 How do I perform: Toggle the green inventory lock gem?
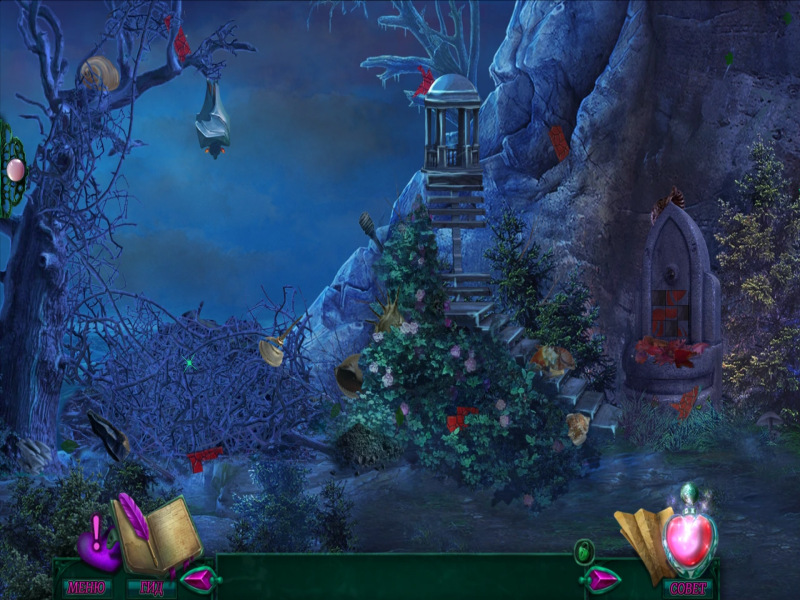click(584, 551)
